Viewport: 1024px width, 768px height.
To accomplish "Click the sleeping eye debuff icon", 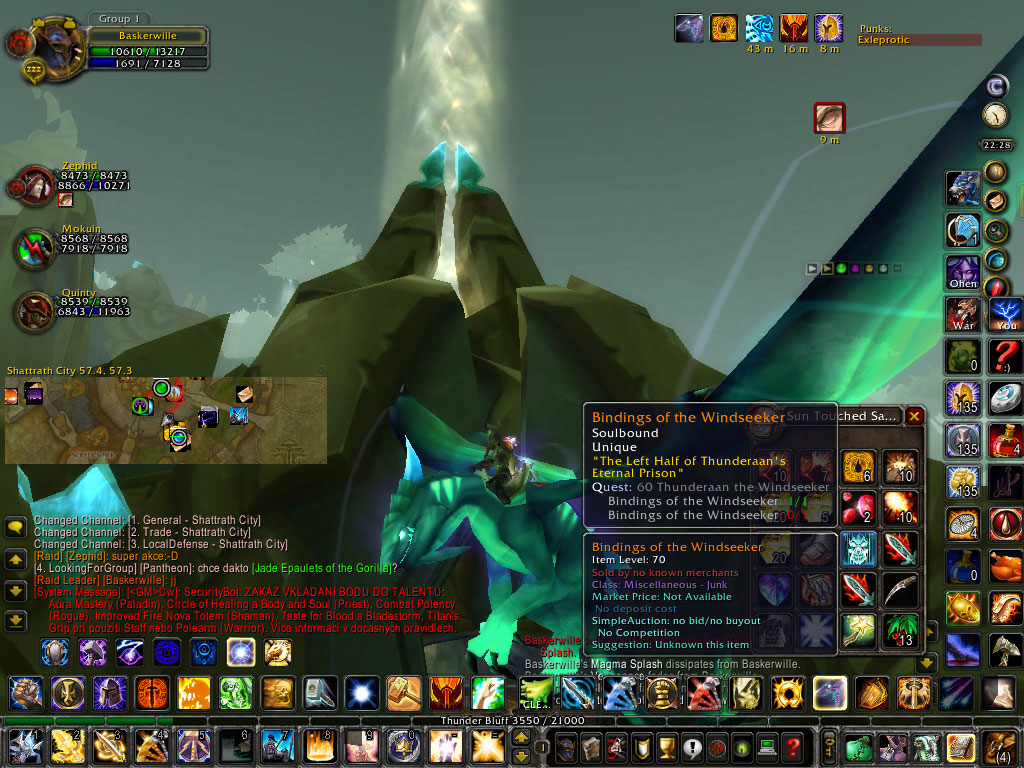I will 829,118.
